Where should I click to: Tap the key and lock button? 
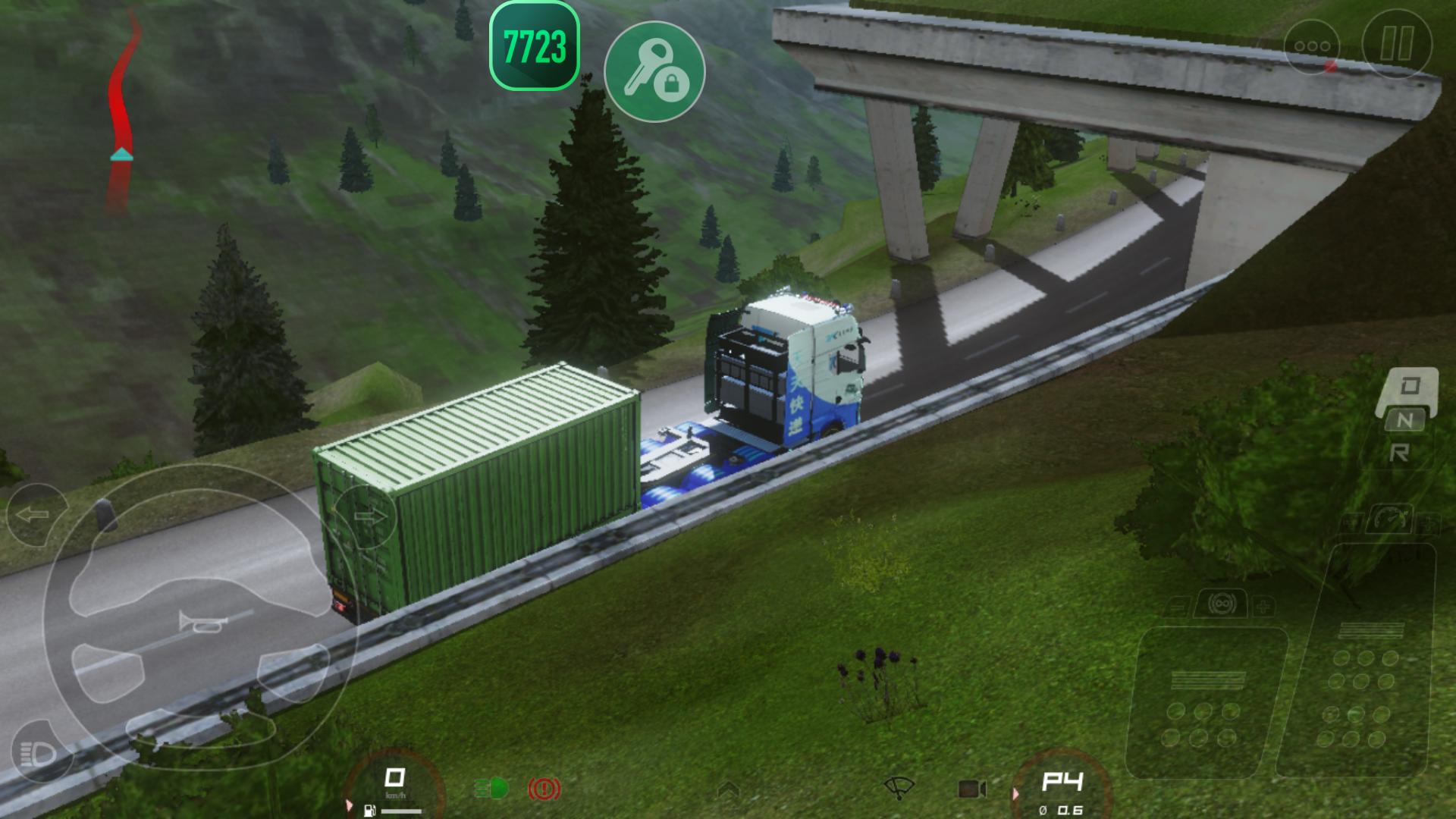(x=654, y=71)
